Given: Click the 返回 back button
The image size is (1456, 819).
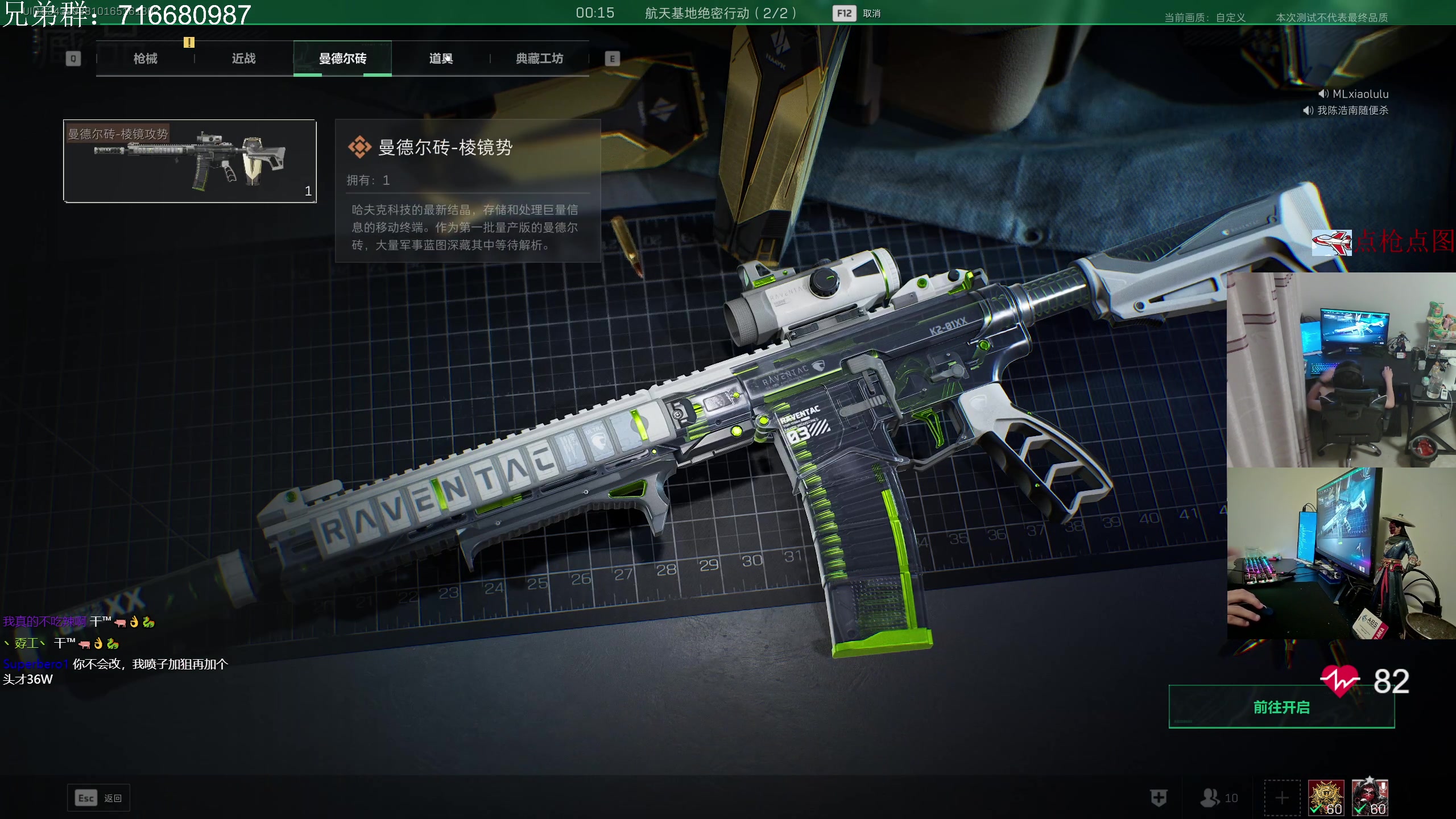Looking at the screenshot, I should pos(99,798).
